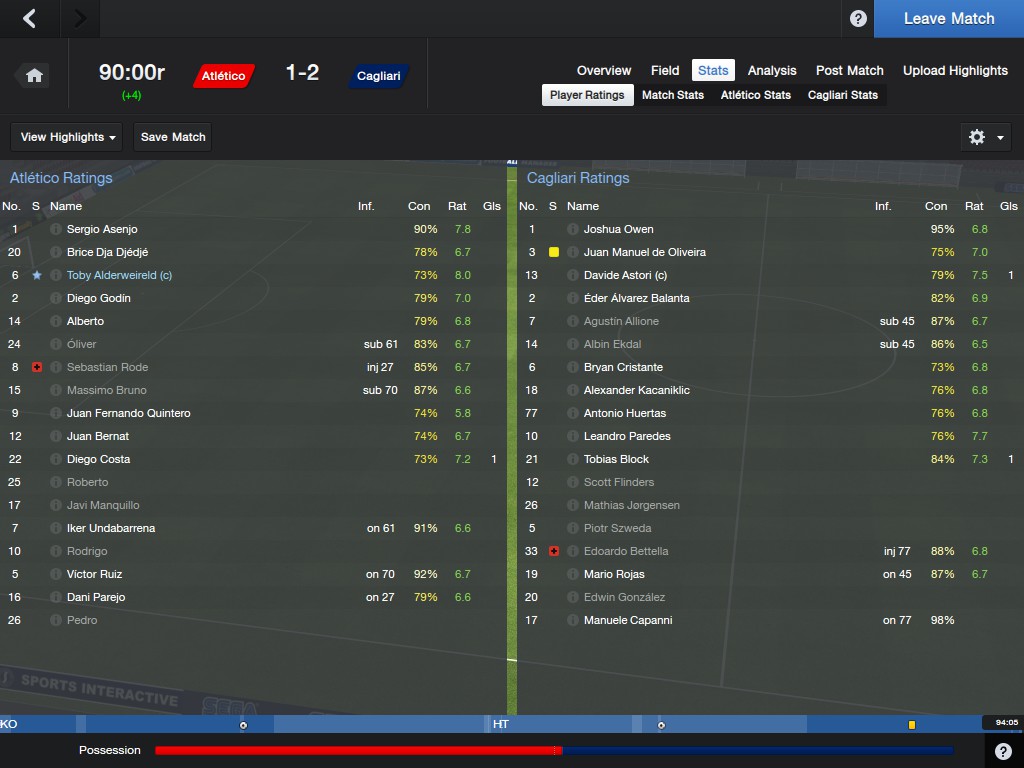Open the gear settings dropdown
The width and height of the screenshot is (1024, 768).
pyautogui.click(x=984, y=137)
